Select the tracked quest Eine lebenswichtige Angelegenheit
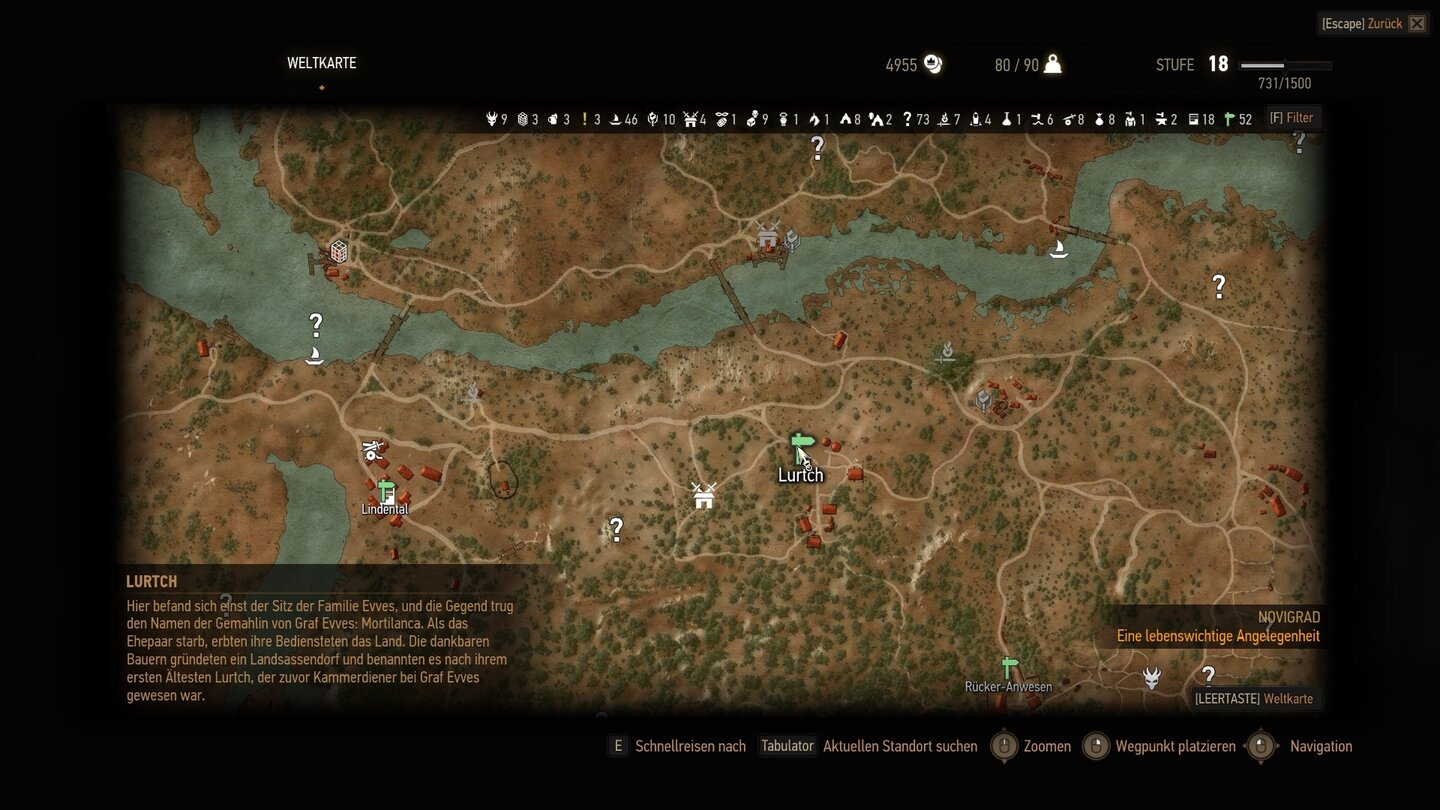The height and width of the screenshot is (810, 1440). pyautogui.click(x=1218, y=636)
